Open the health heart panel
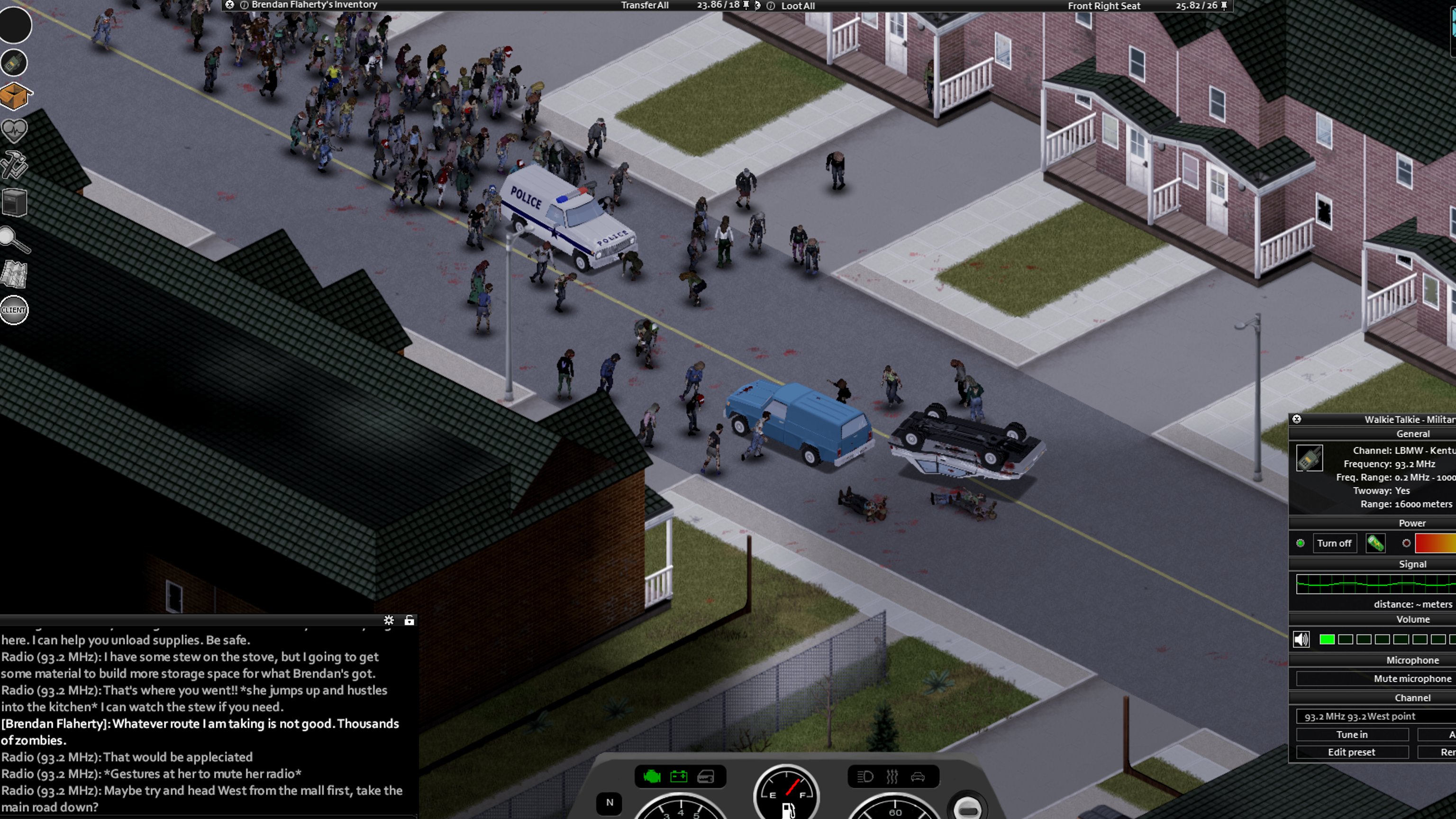Screen dimensions: 1456x819 coord(14,130)
